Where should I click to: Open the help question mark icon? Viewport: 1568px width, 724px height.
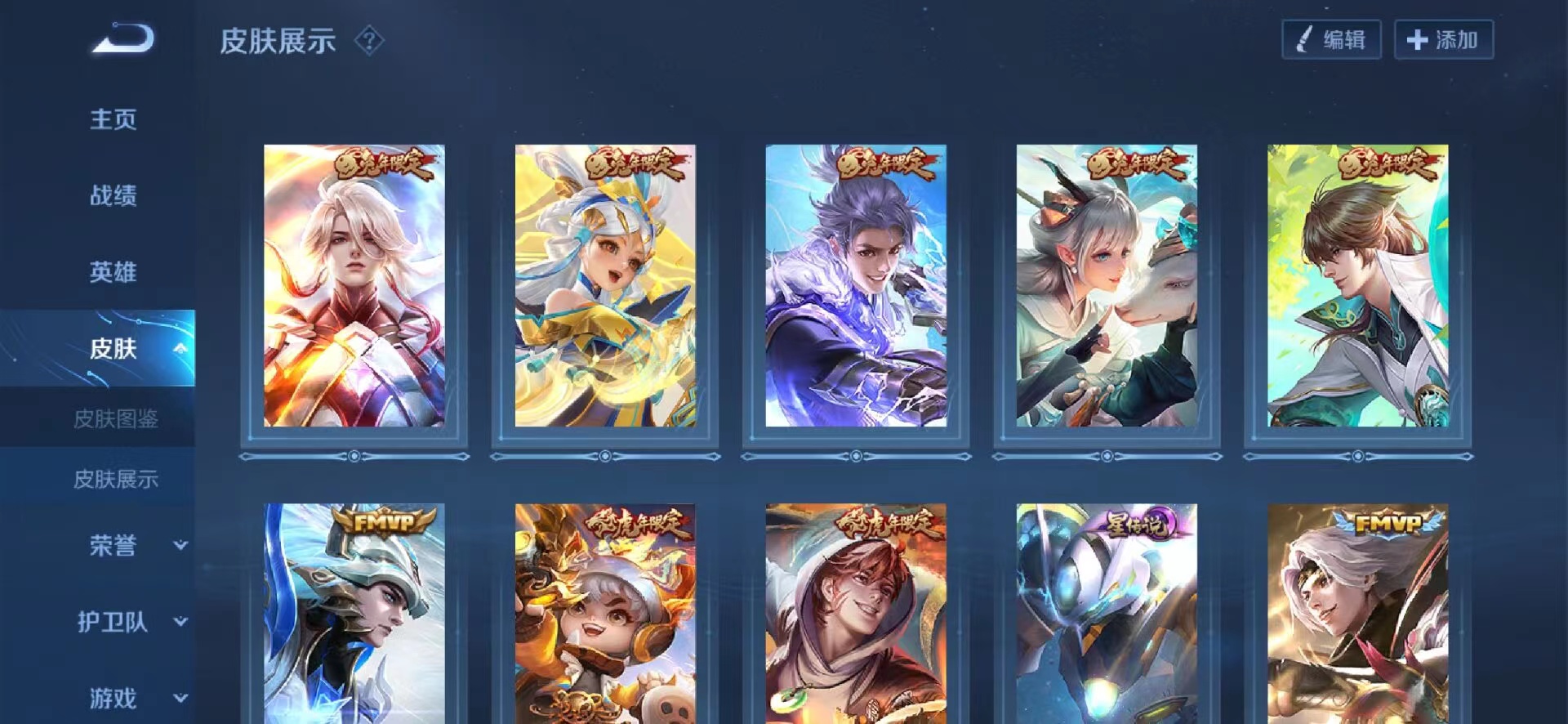pos(369,40)
